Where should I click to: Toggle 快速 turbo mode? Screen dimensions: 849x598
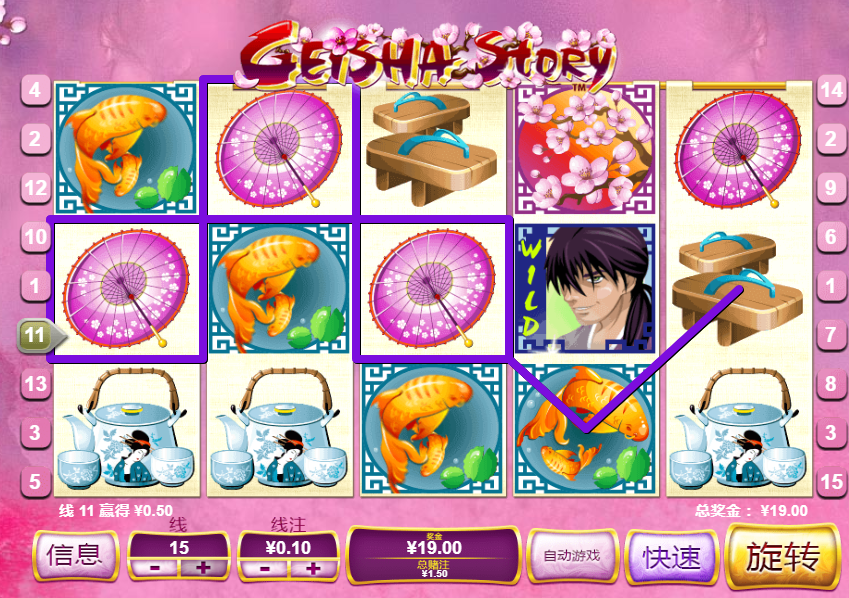click(672, 557)
